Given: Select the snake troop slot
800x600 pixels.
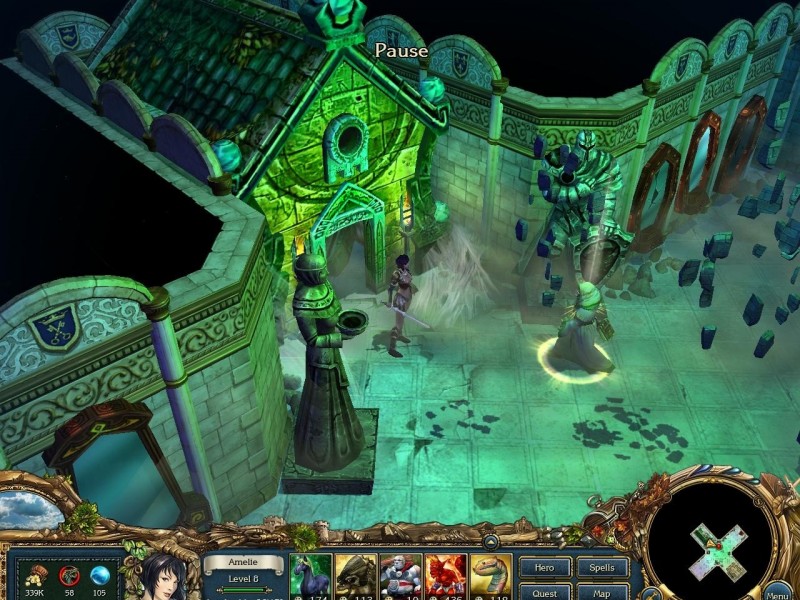Looking at the screenshot, I should (491, 577).
